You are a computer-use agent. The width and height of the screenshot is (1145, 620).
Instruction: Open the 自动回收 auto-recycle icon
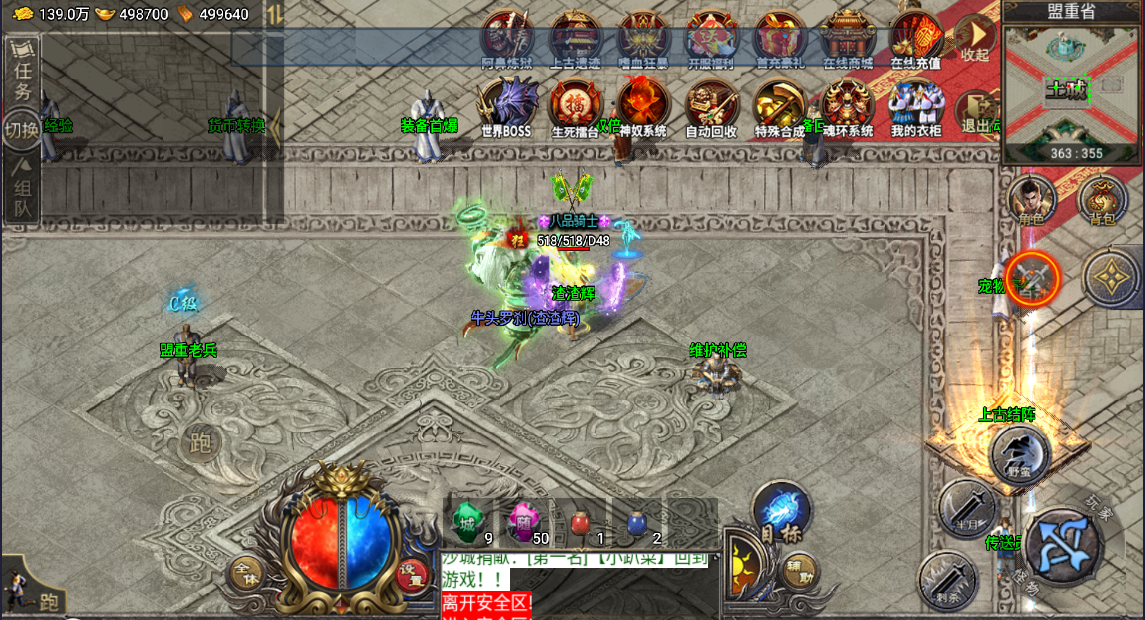pos(711,106)
